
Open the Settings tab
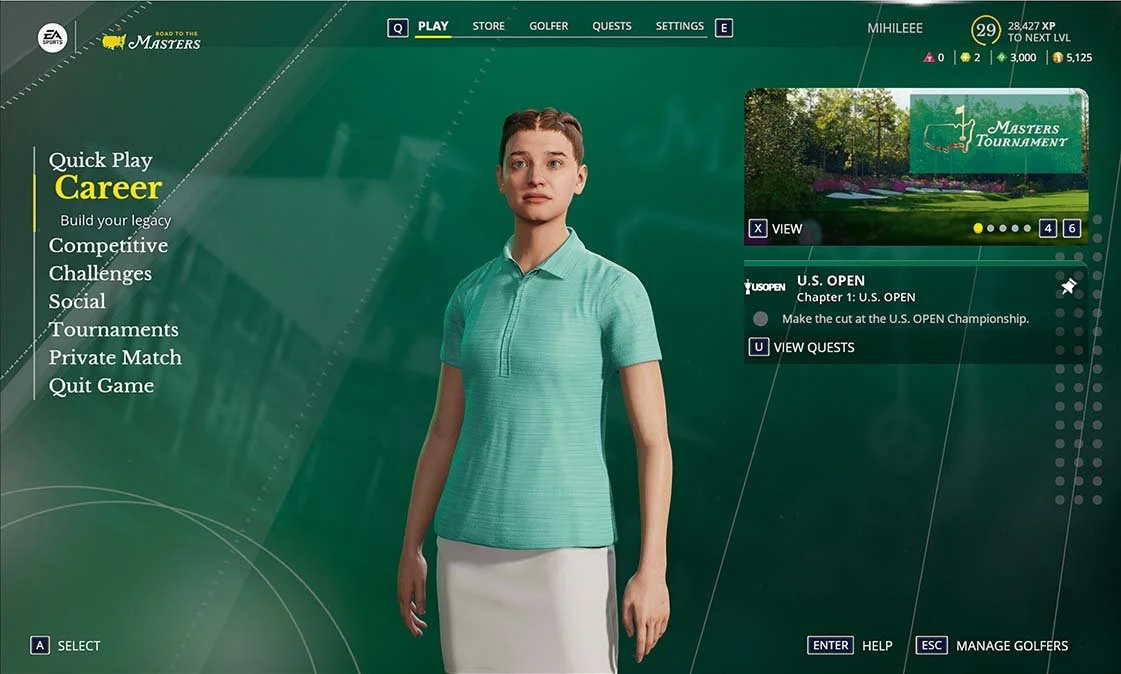pyautogui.click(x=679, y=26)
